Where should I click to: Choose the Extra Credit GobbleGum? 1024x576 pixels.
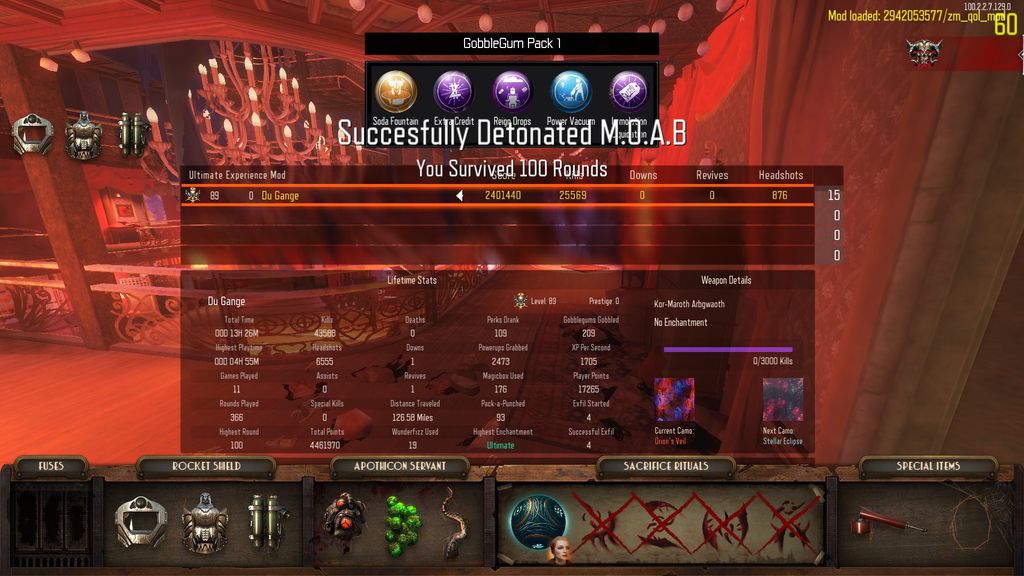click(x=453, y=91)
